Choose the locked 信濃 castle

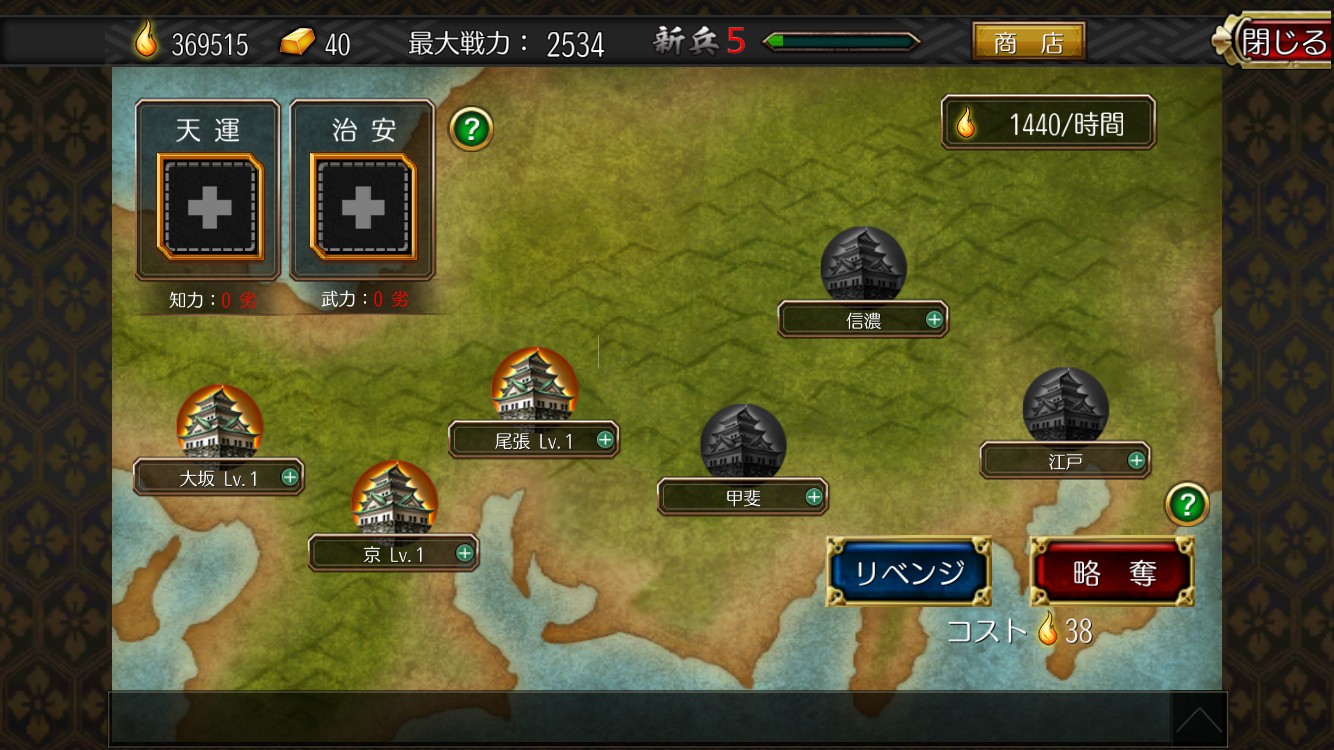click(x=863, y=266)
